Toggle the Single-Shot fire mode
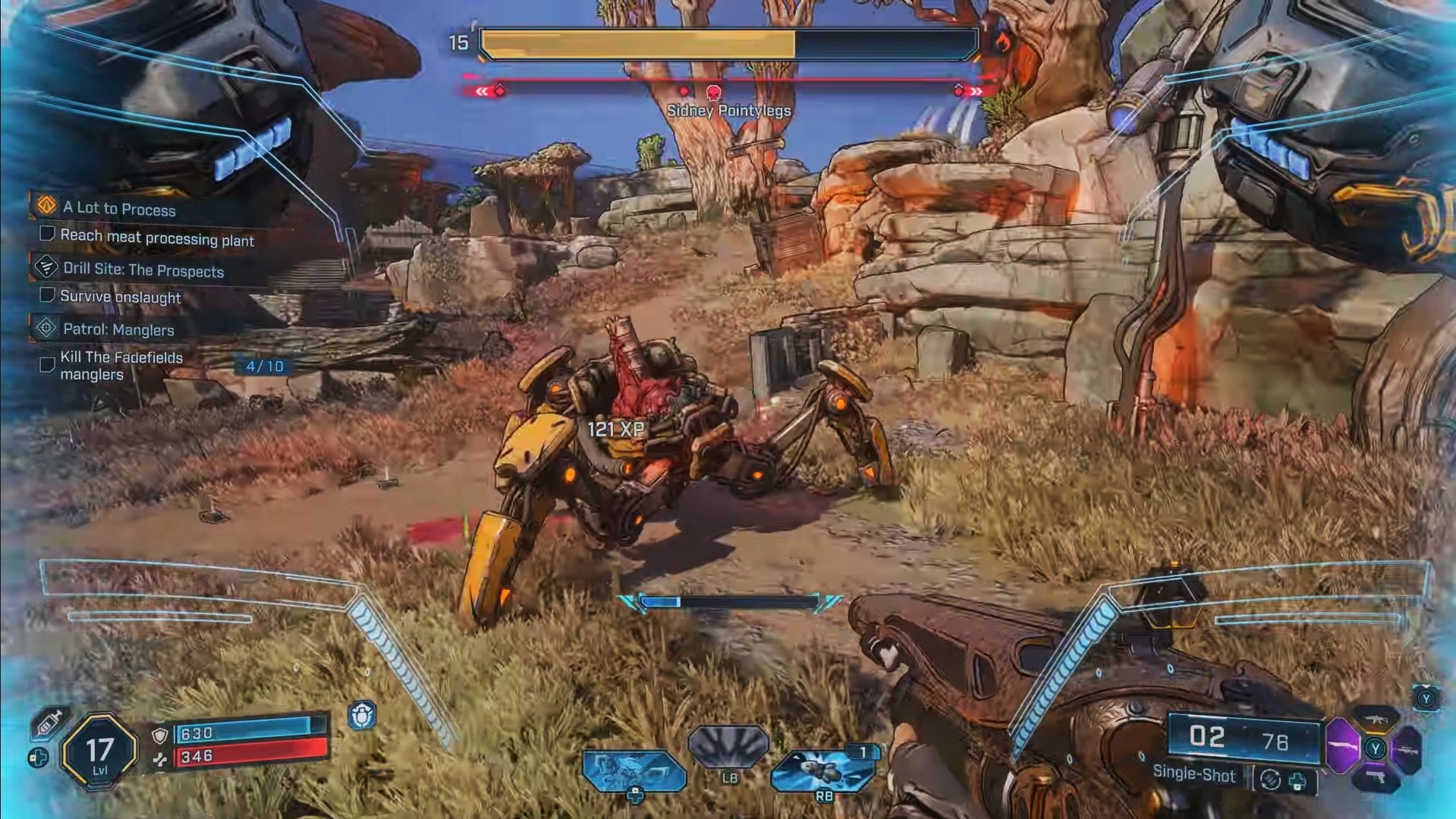This screenshot has height=819, width=1456. [x=1193, y=773]
